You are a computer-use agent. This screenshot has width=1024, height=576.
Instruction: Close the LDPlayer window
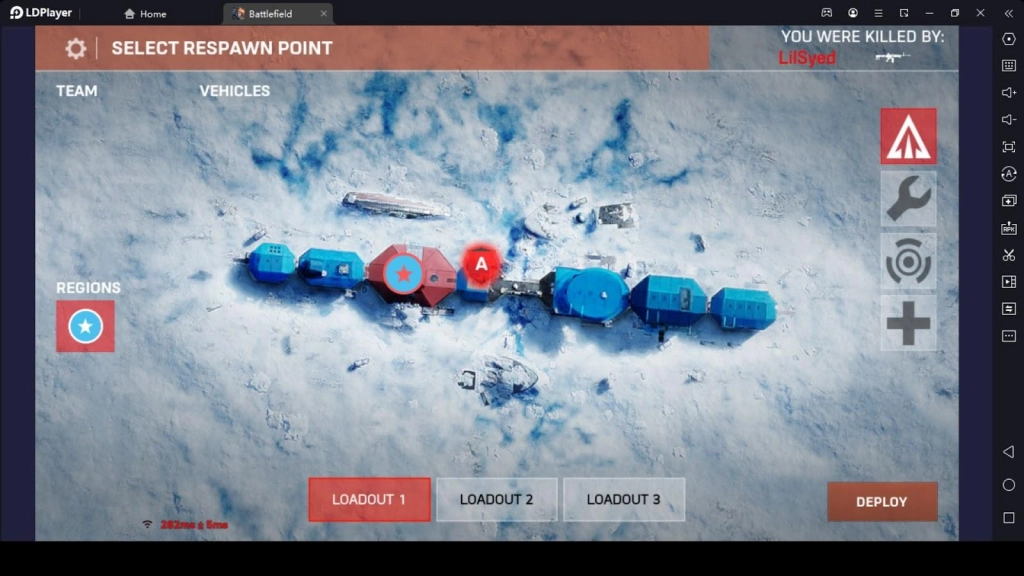pyautogui.click(x=980, y=13)
